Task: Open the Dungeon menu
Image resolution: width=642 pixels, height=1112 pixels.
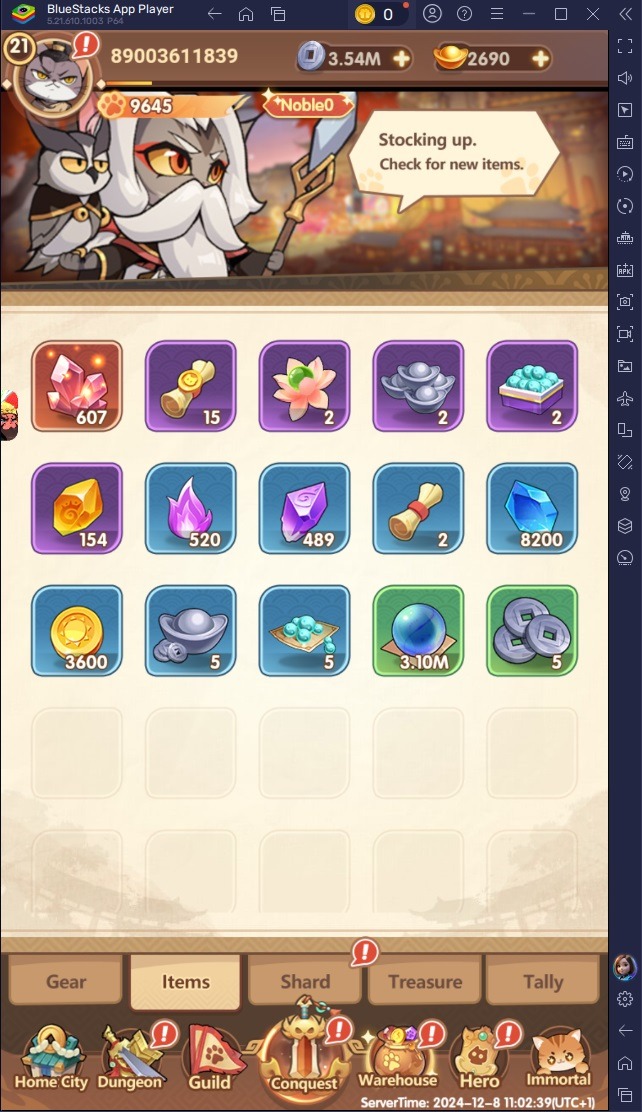Action: [130, 1058]
